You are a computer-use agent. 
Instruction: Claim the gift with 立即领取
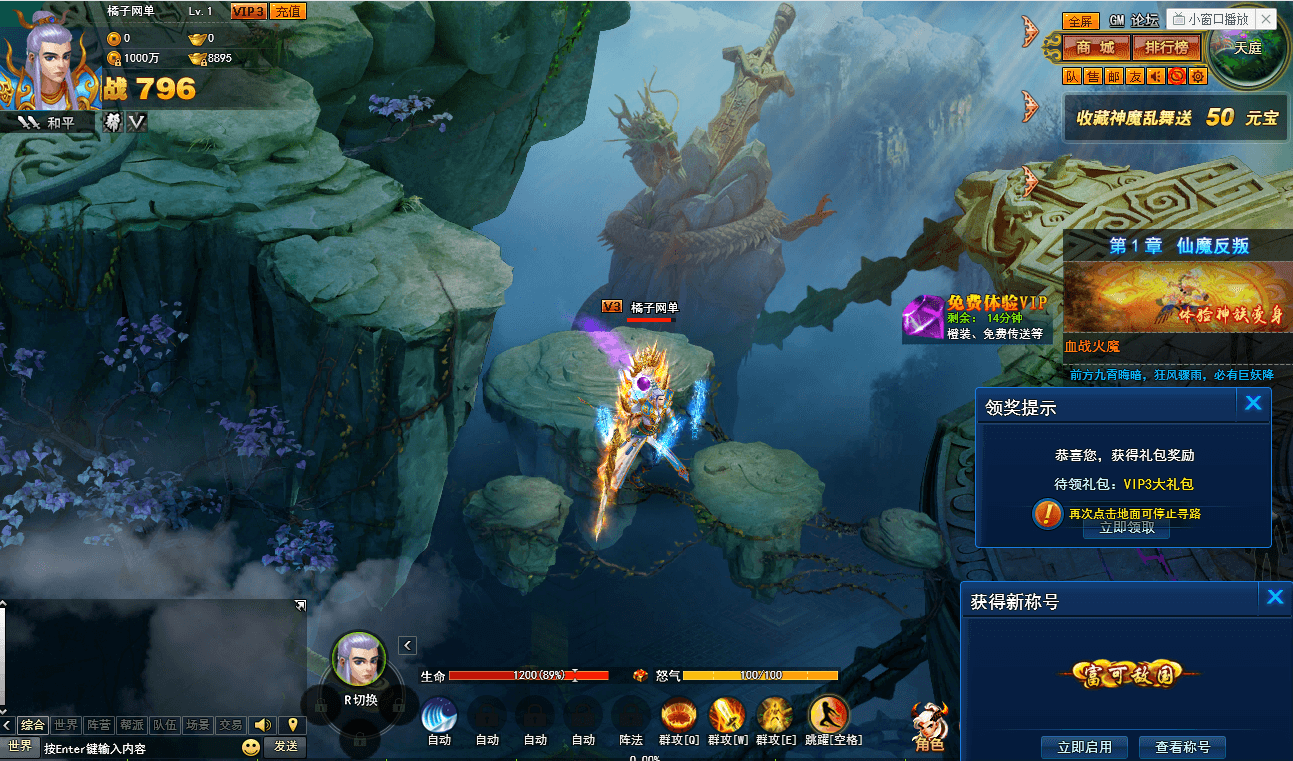1126,528
